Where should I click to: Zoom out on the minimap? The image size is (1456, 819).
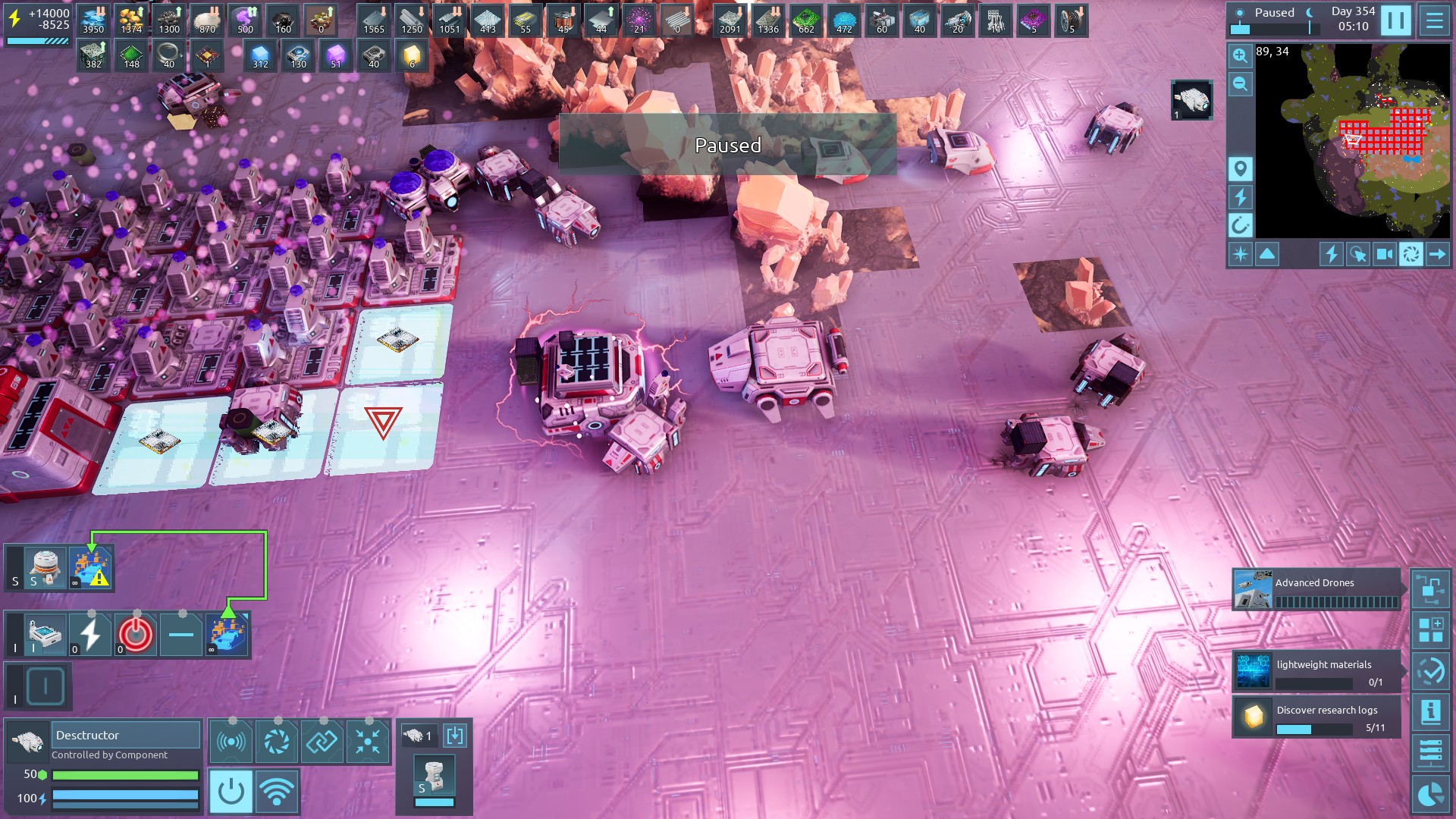point(1240,84)
